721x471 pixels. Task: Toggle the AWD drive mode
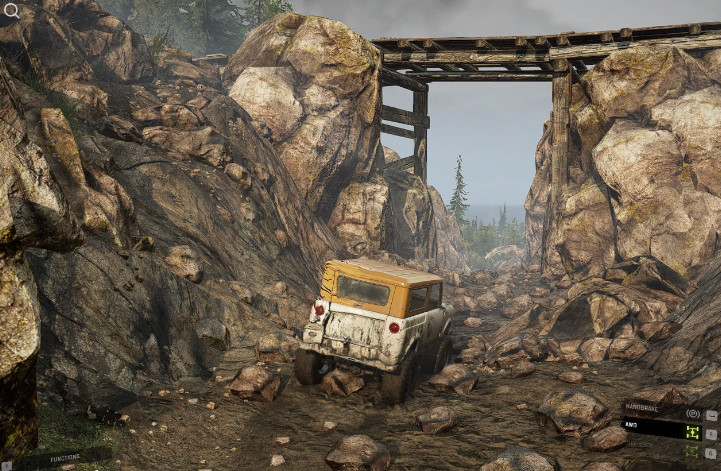pyautogui.click(x=692, y=432)
